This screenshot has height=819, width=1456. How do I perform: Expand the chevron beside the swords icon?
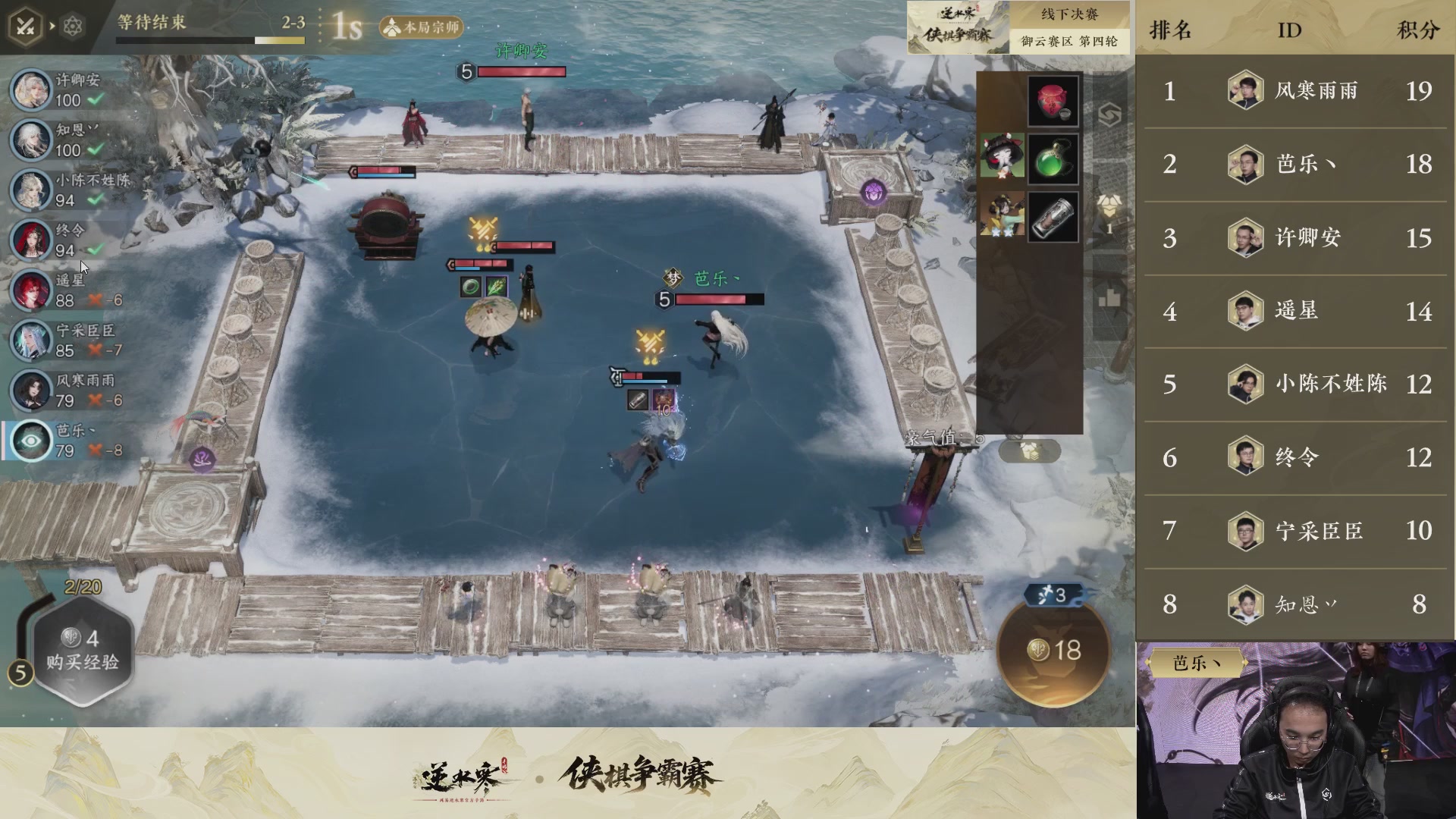pos(51,25)
